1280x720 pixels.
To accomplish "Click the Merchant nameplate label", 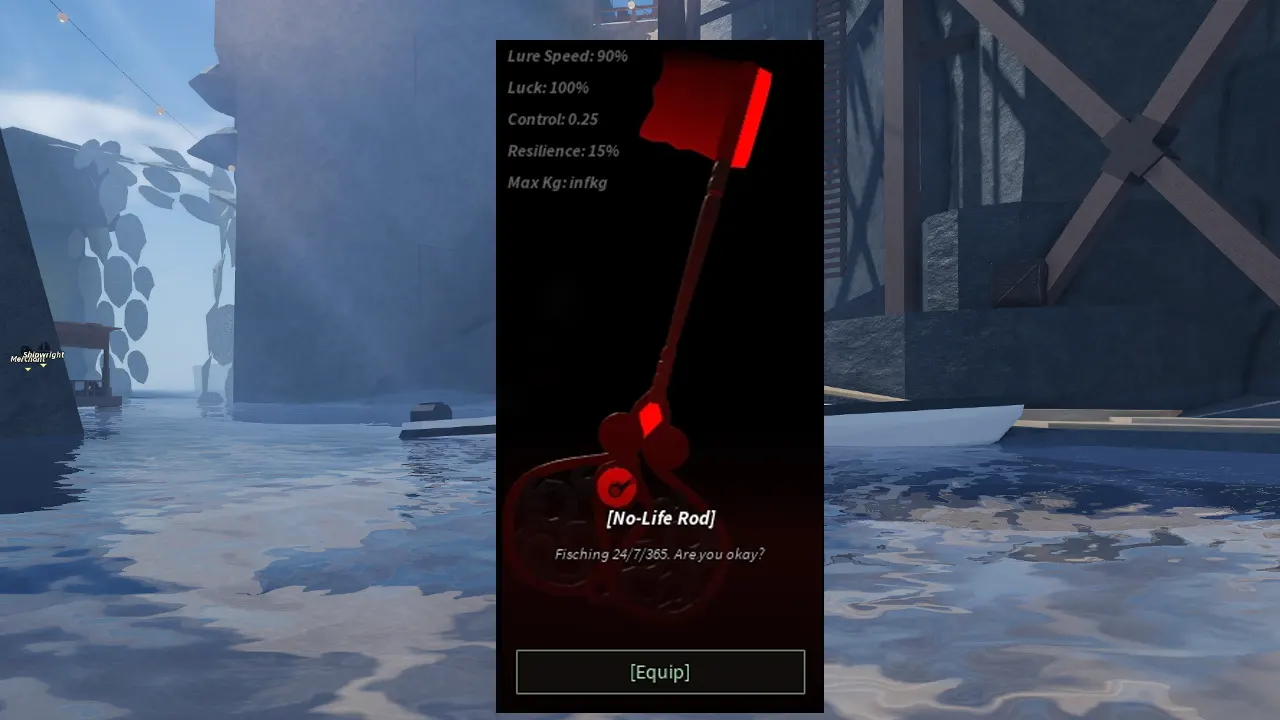I will coord(27,358).
